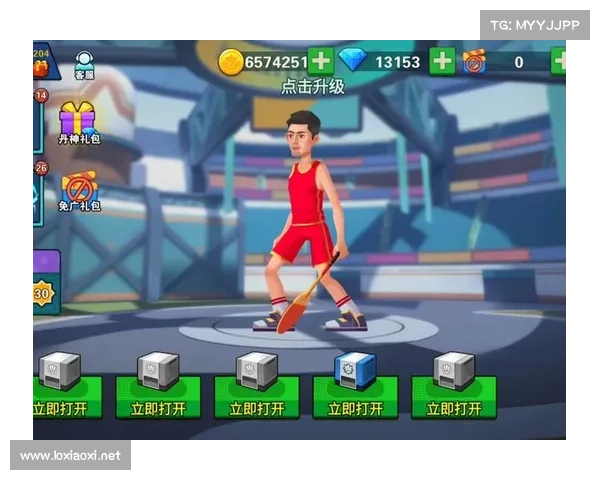Image resolution: width=600 pixels, height=480 pixels.
Task: Tap the level 30 hexagon badge
Action: (42, 294)
